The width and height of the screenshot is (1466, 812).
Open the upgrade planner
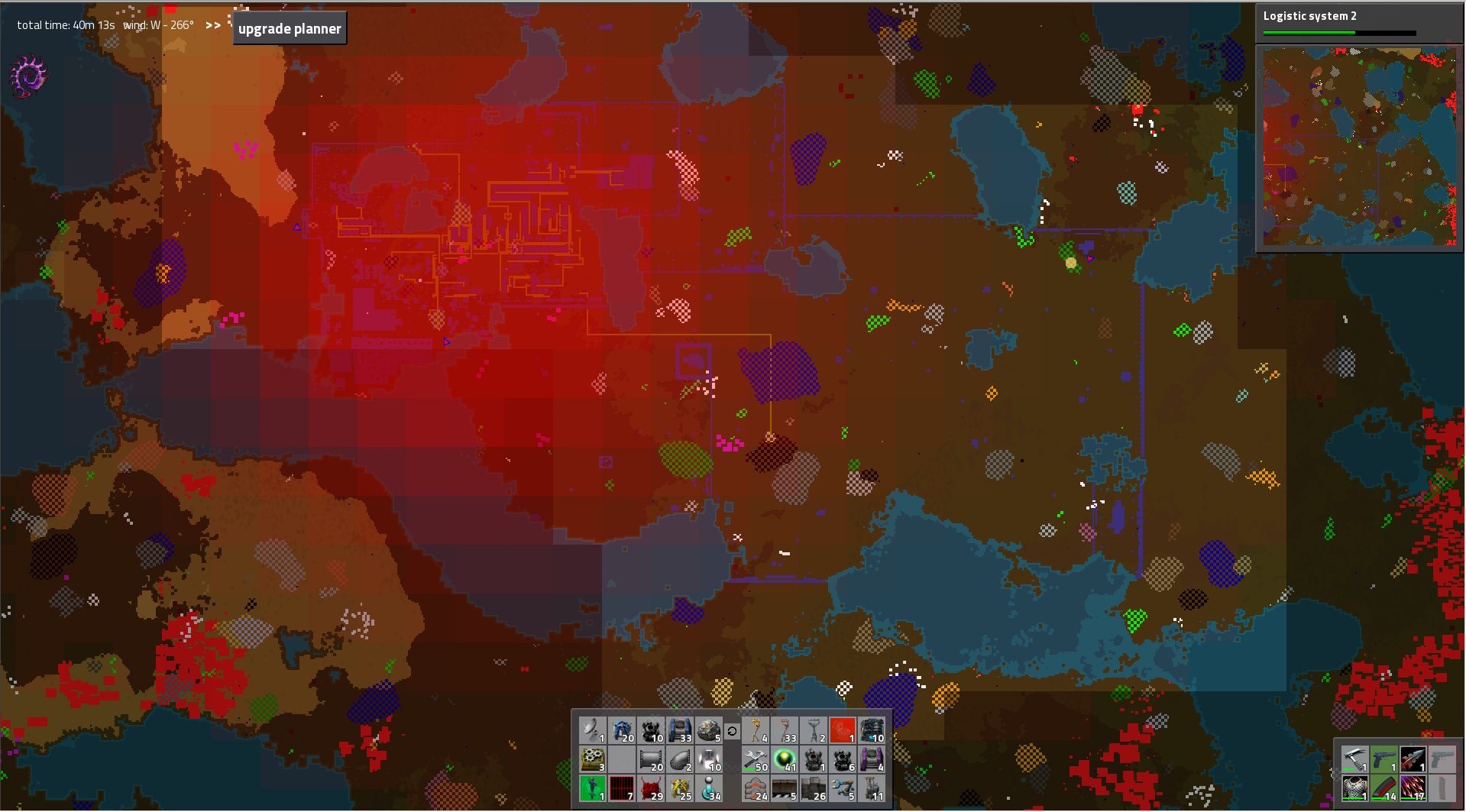[x=290, y=28]
